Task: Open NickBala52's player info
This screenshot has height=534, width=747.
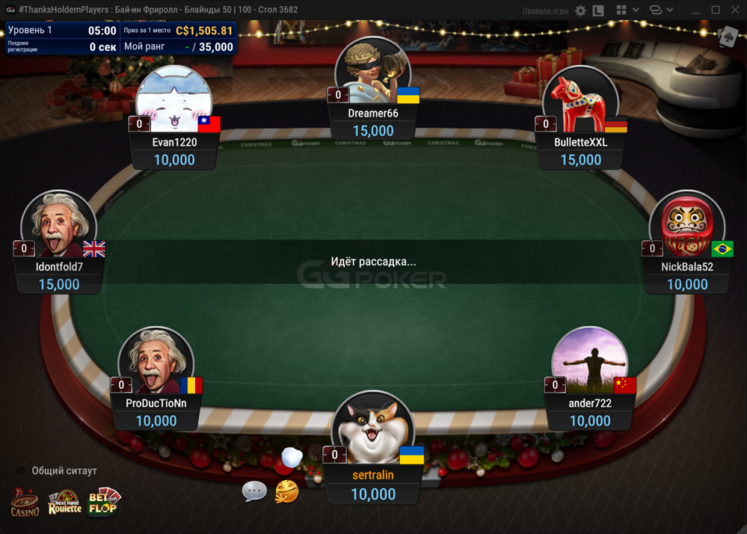Action: click(686, 227)
